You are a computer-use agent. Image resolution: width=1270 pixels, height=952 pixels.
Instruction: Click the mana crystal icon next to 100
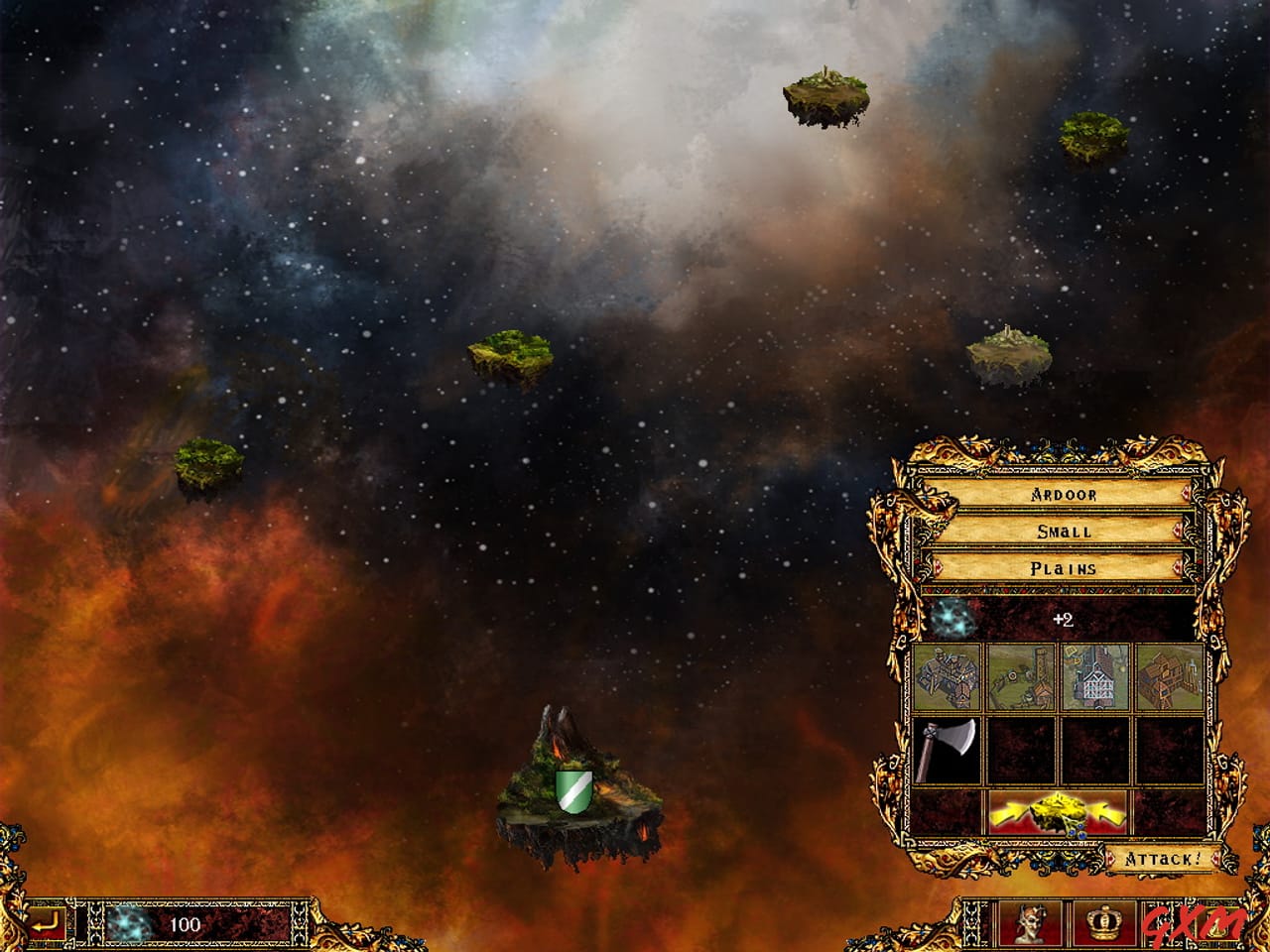[x=129, y=924]
